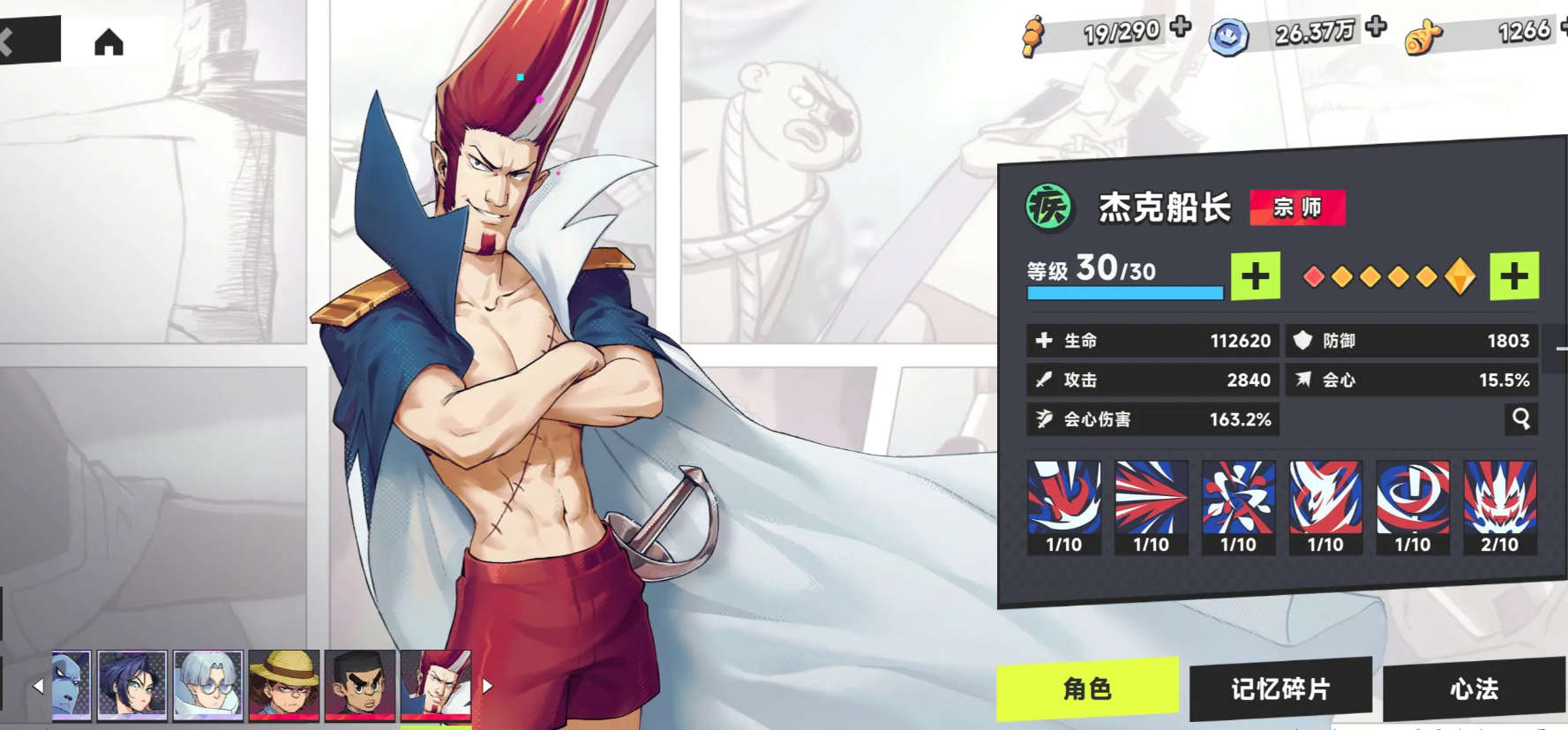Viewport: 1568px width, 730px height.
Task: Select the demon mask skill at 2/10
Action: click(1499, 507)
